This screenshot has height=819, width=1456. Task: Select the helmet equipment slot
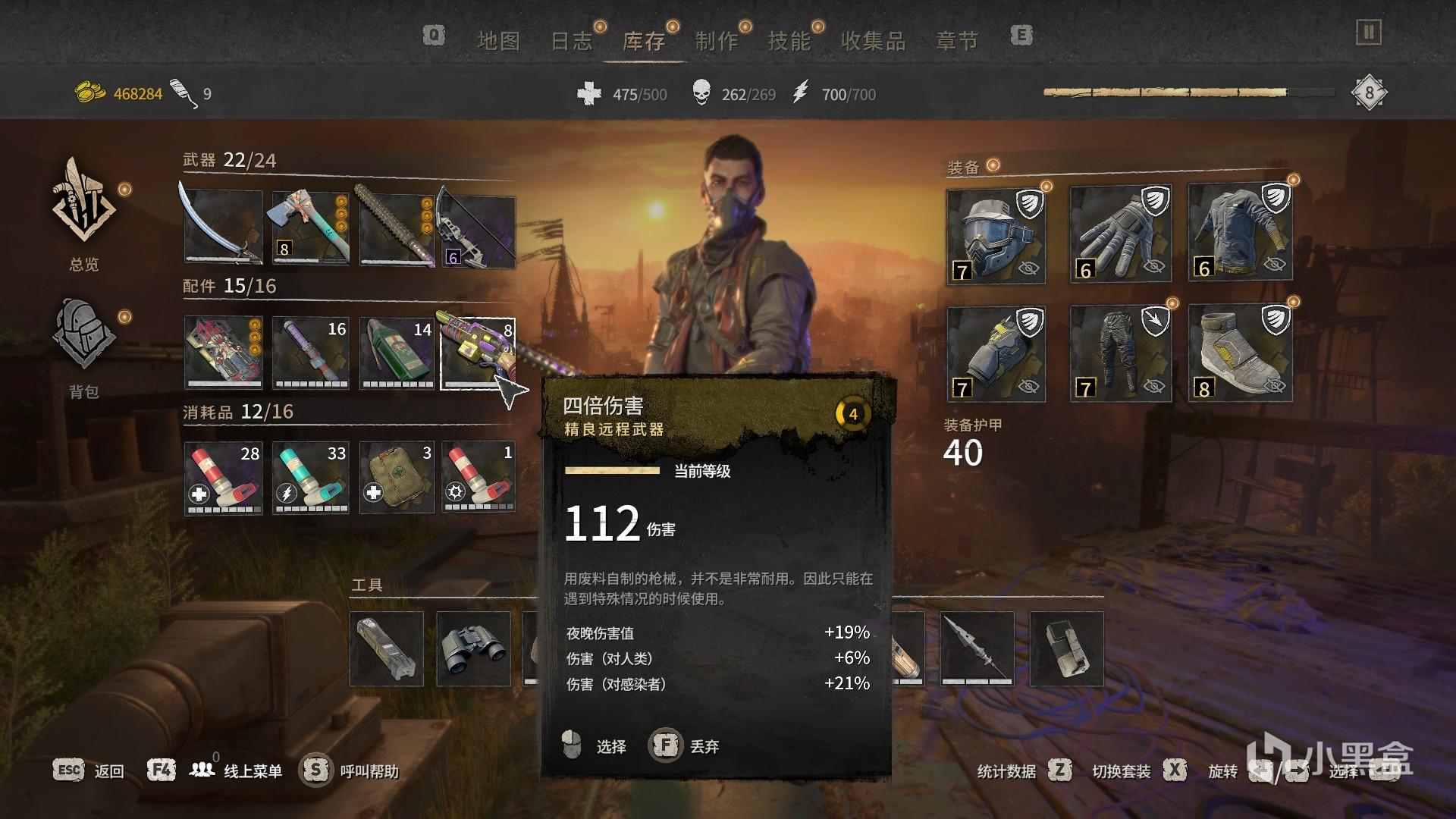point(996,236)
